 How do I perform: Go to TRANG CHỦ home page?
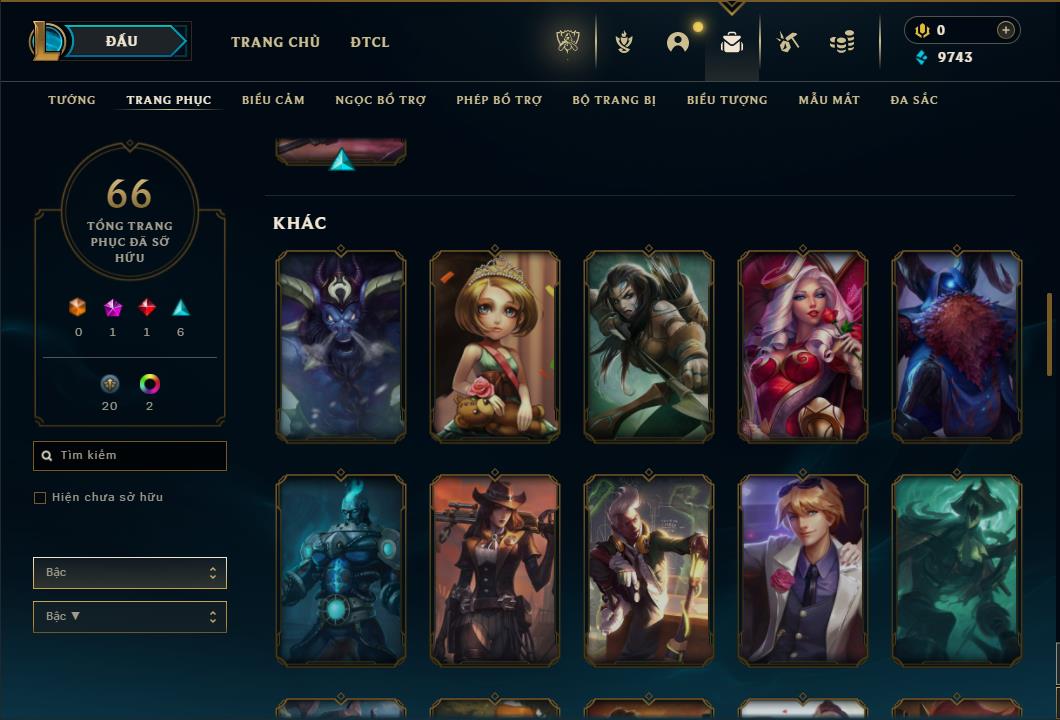coord(275,42)
